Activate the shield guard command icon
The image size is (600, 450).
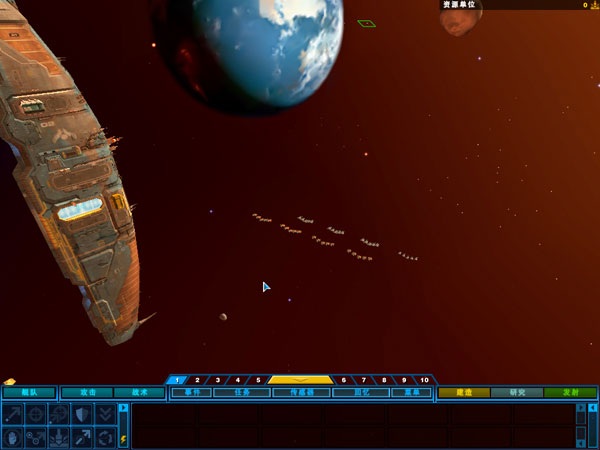(83, 414)
